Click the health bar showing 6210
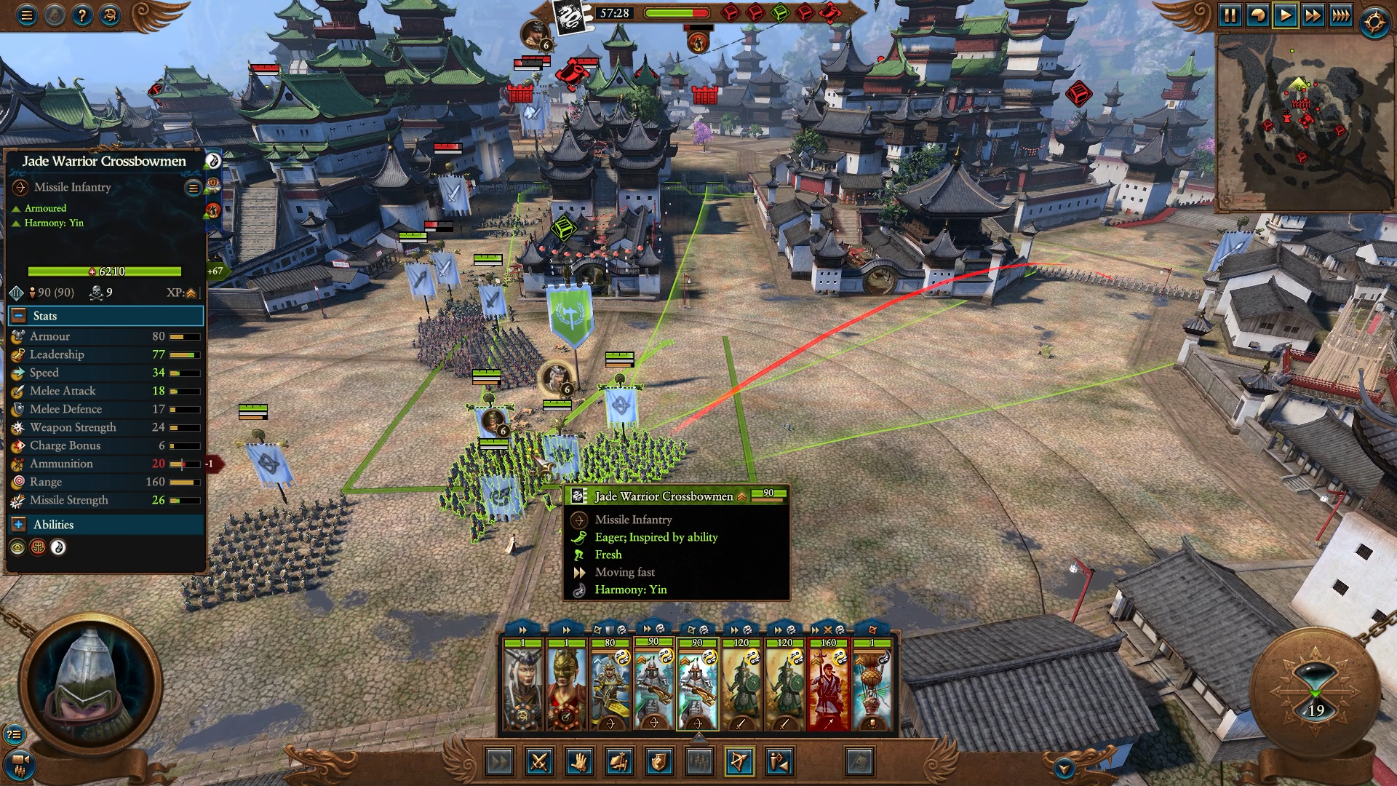This screenshot has height=786, width=1397. (x=105, y=271)
